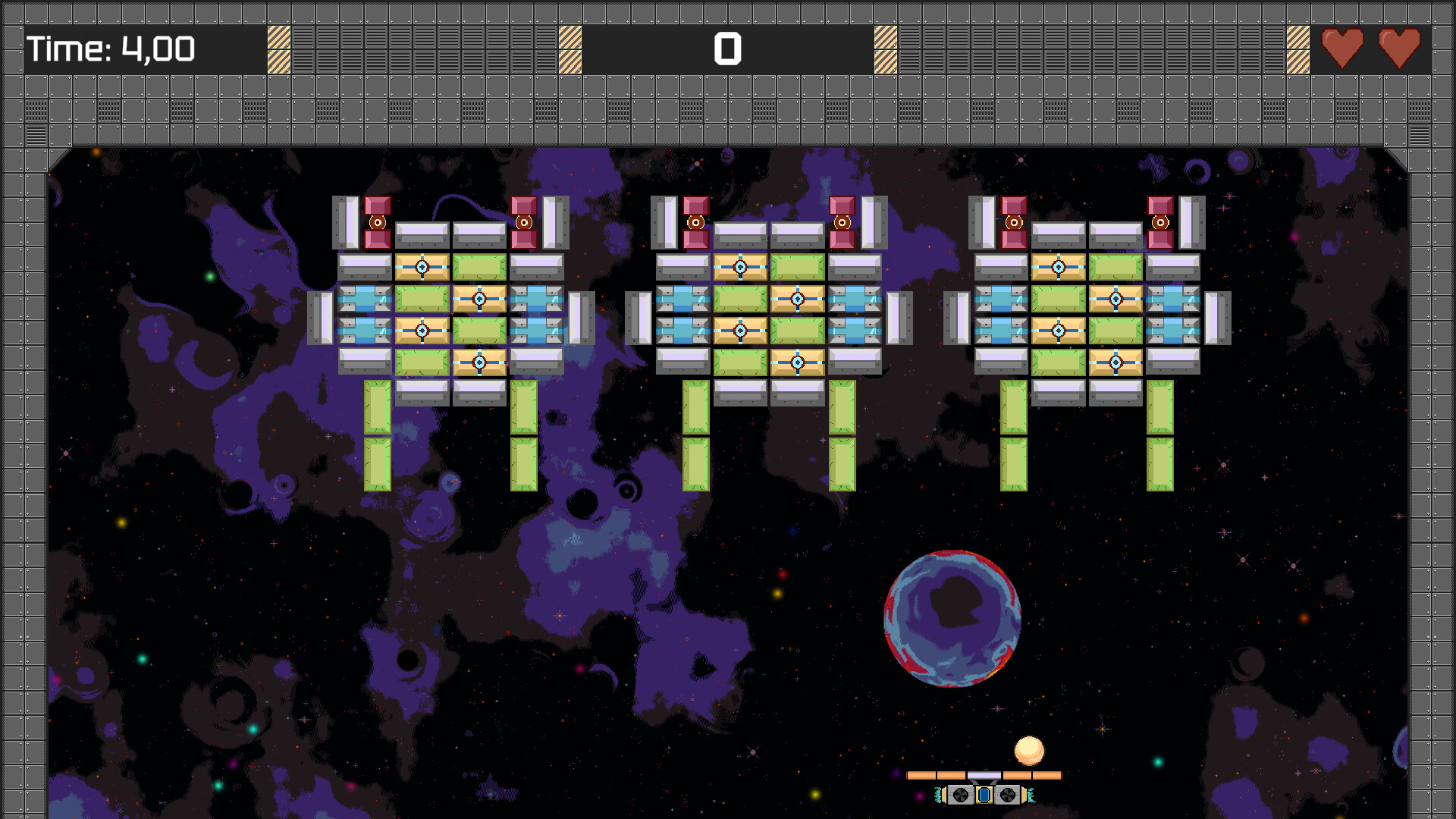The image size is (1456, 819).
Task: Toggle the left engine pod on the paddle
Action: (961, 795)
